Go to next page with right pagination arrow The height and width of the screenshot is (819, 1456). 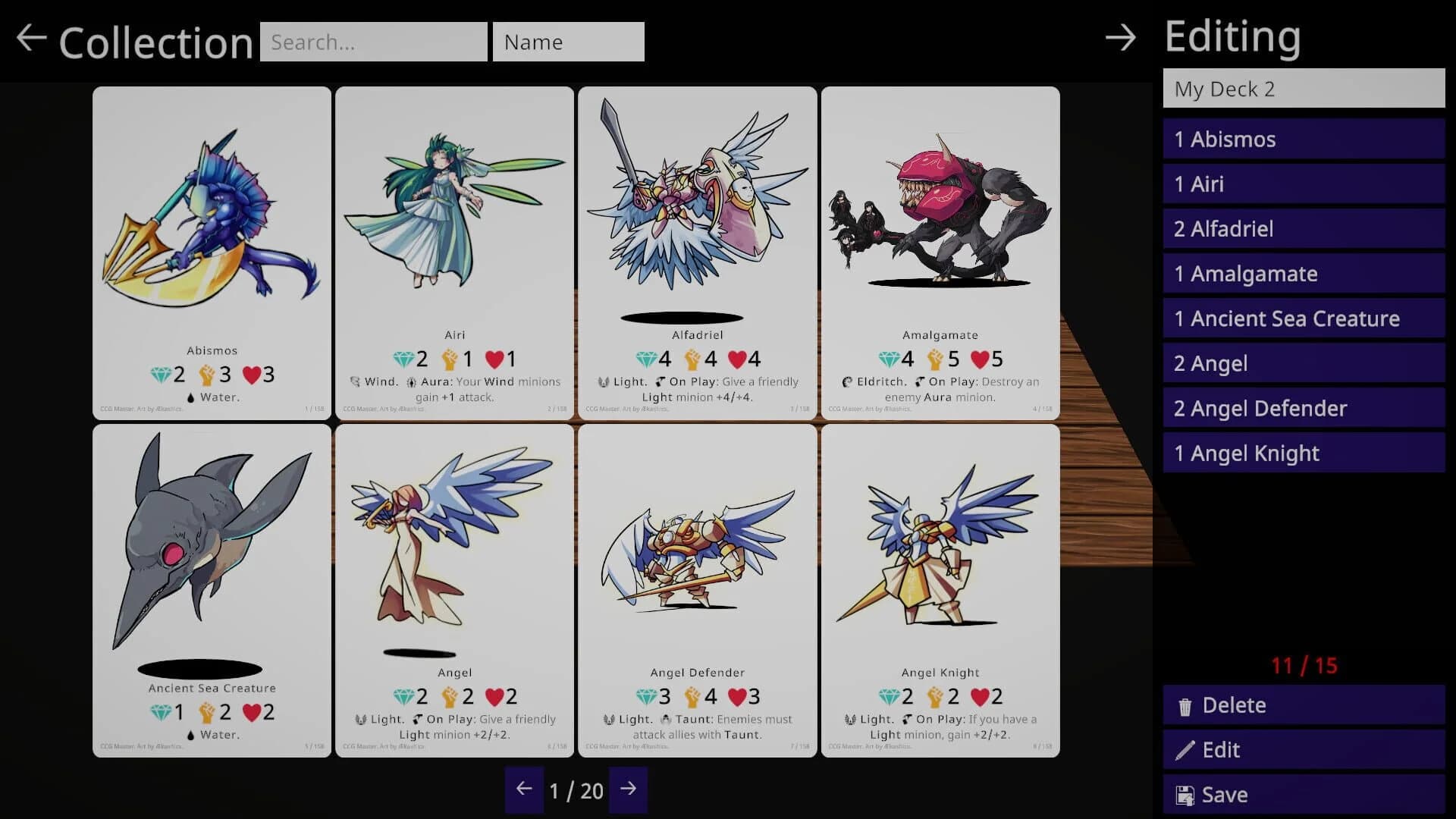coord(629,790)
